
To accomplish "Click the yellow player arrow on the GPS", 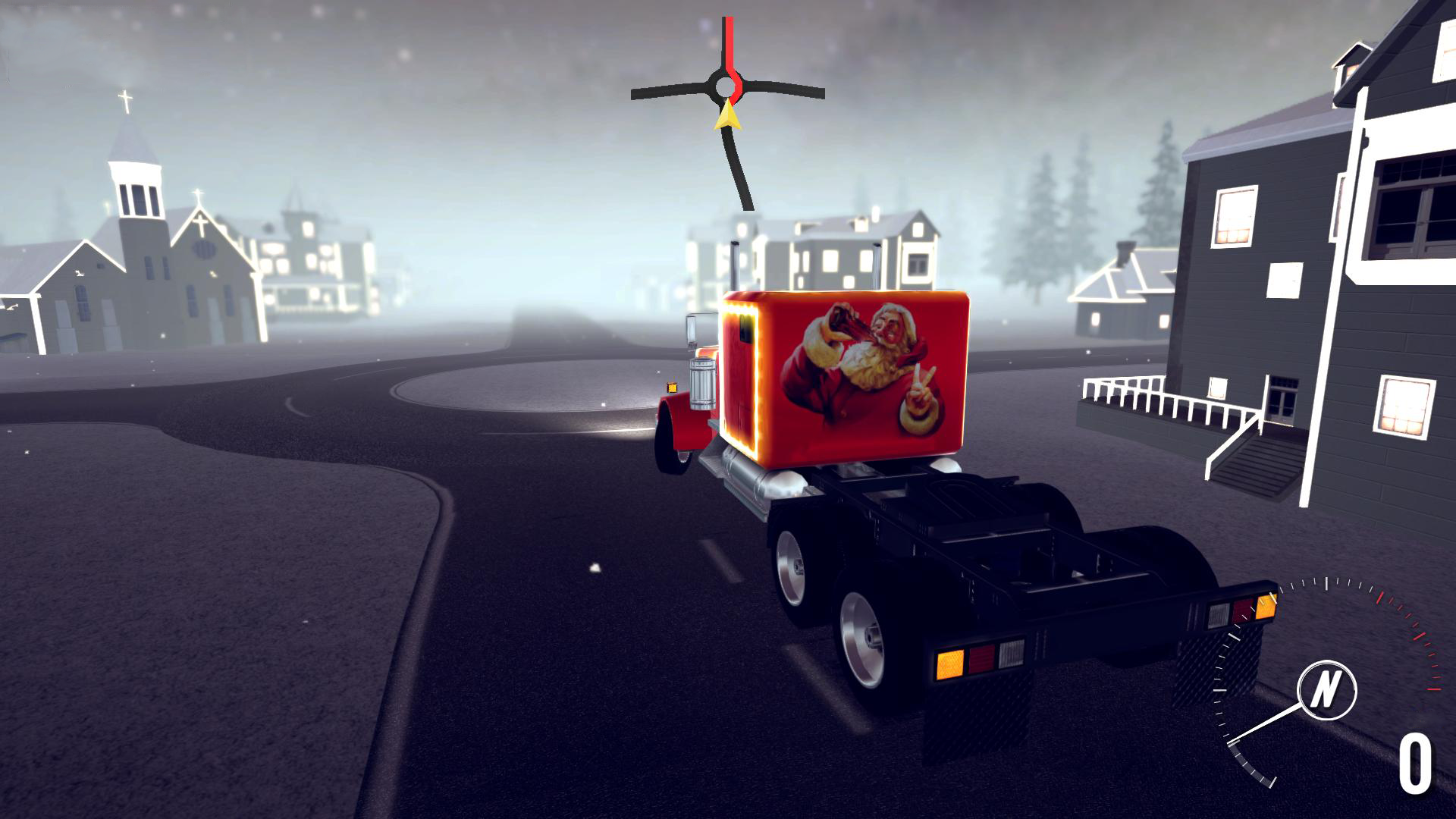I will 726,115.
